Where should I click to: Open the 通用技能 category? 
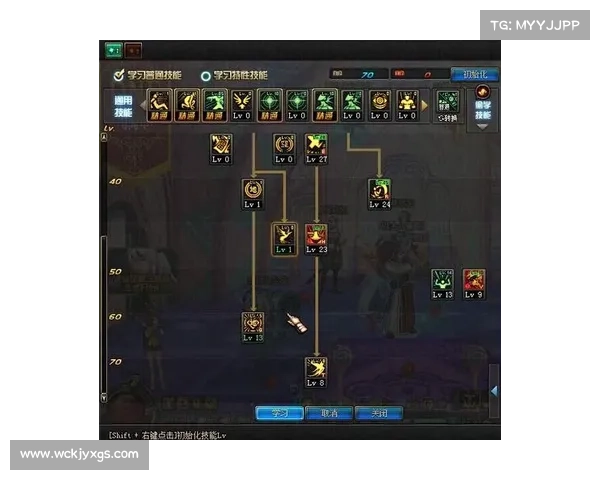pos(122,106)
